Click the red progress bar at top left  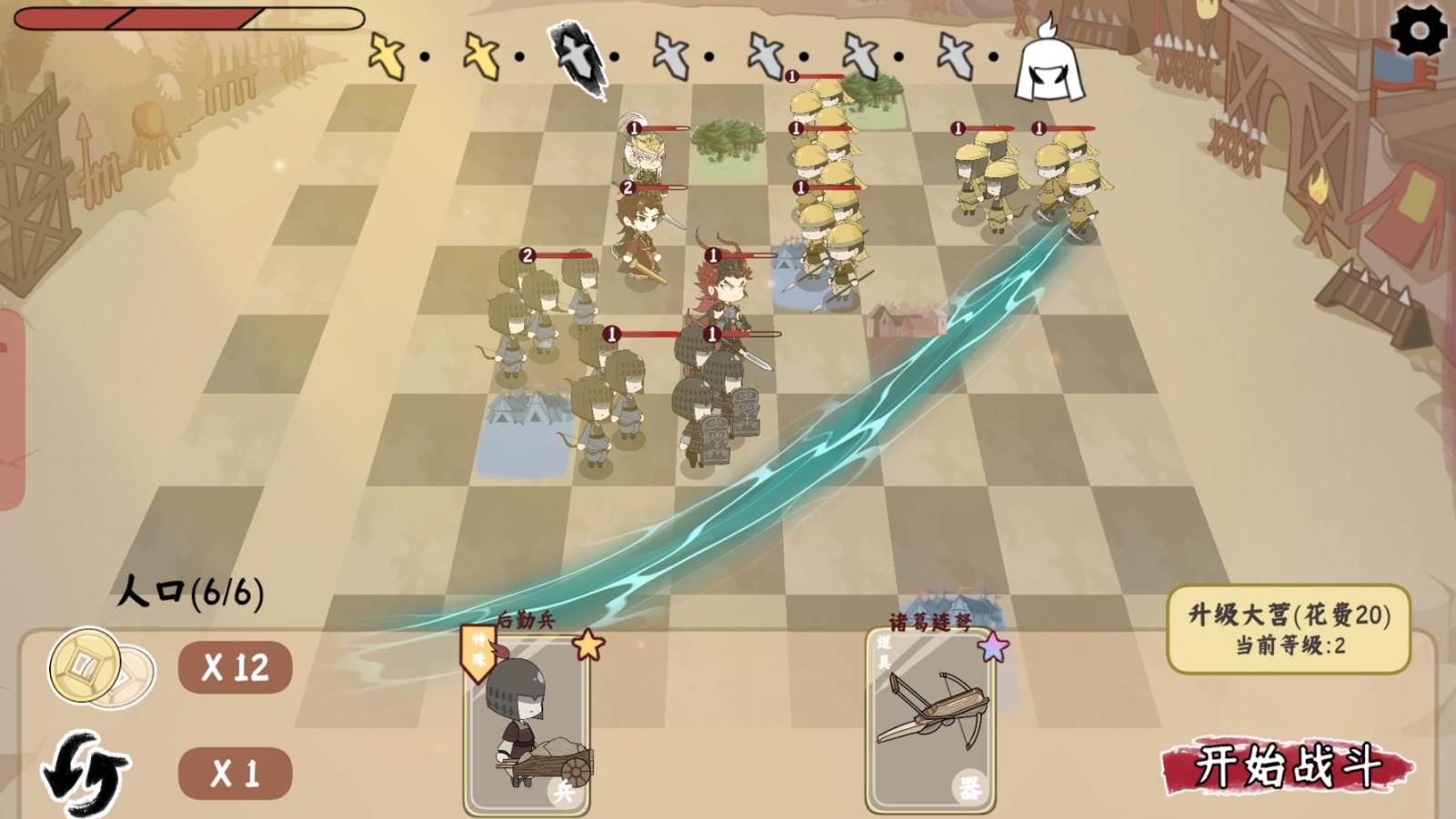click(182, 16)
